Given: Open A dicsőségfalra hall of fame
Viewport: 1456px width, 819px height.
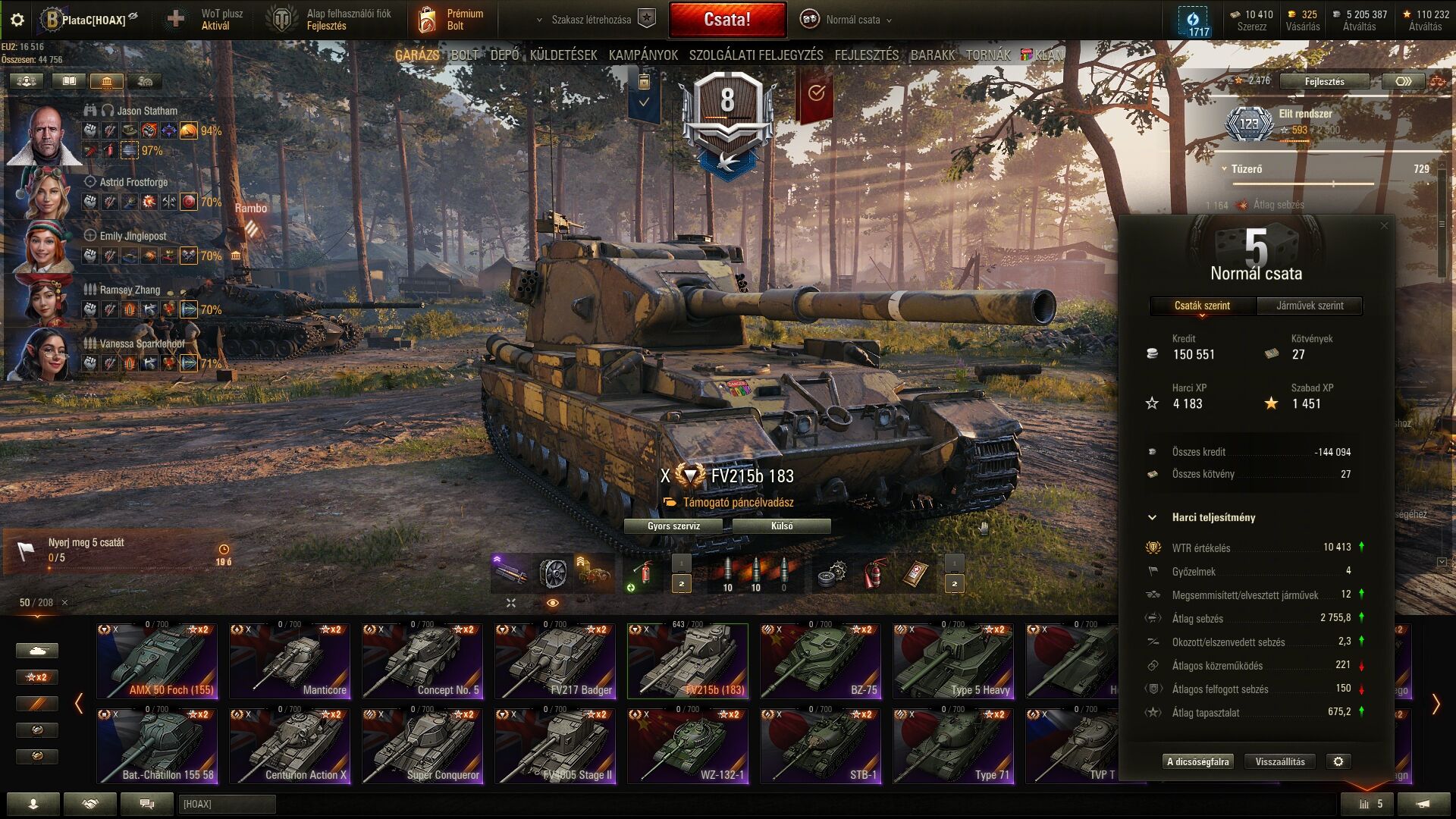Looking at the screenshot, I should click(1197, 761).
